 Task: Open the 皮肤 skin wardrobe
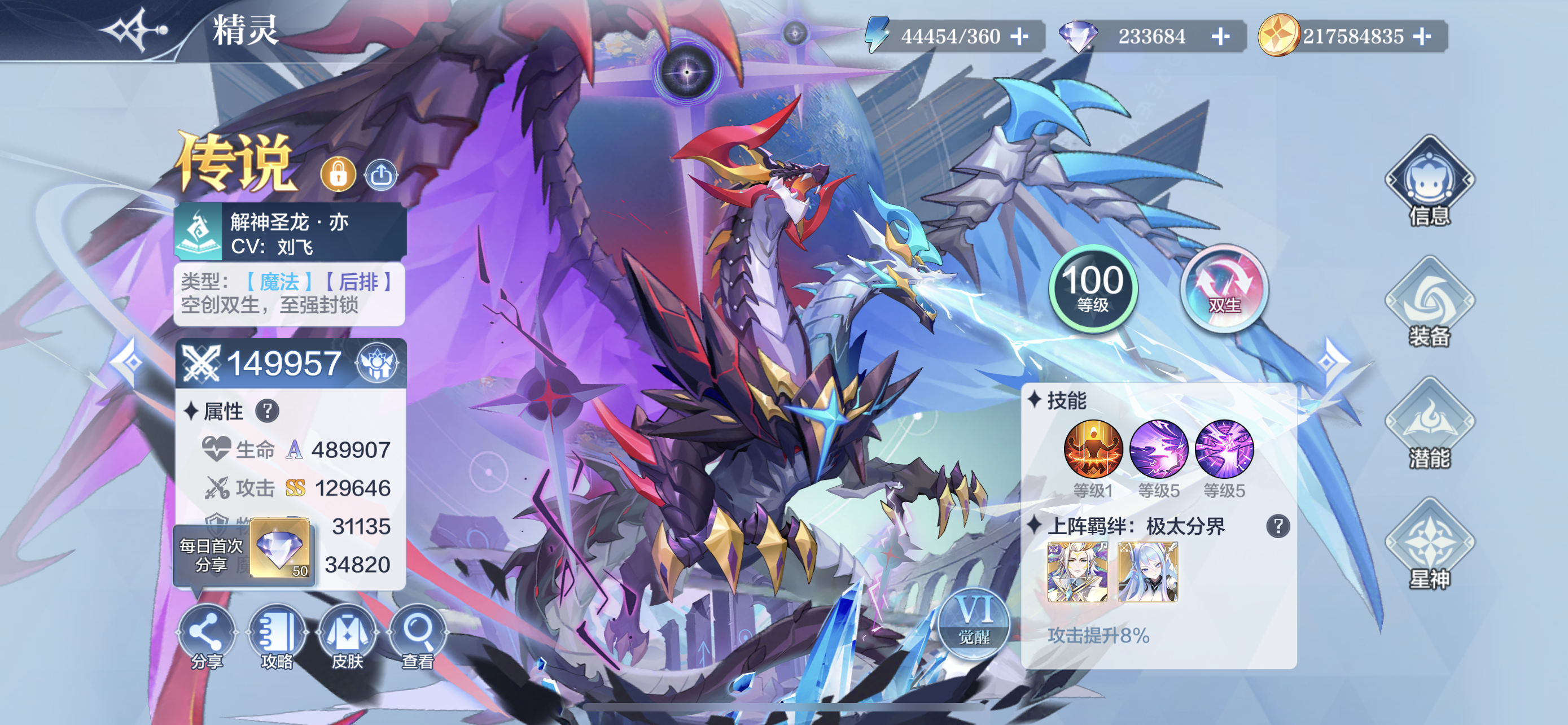point(347,636)
